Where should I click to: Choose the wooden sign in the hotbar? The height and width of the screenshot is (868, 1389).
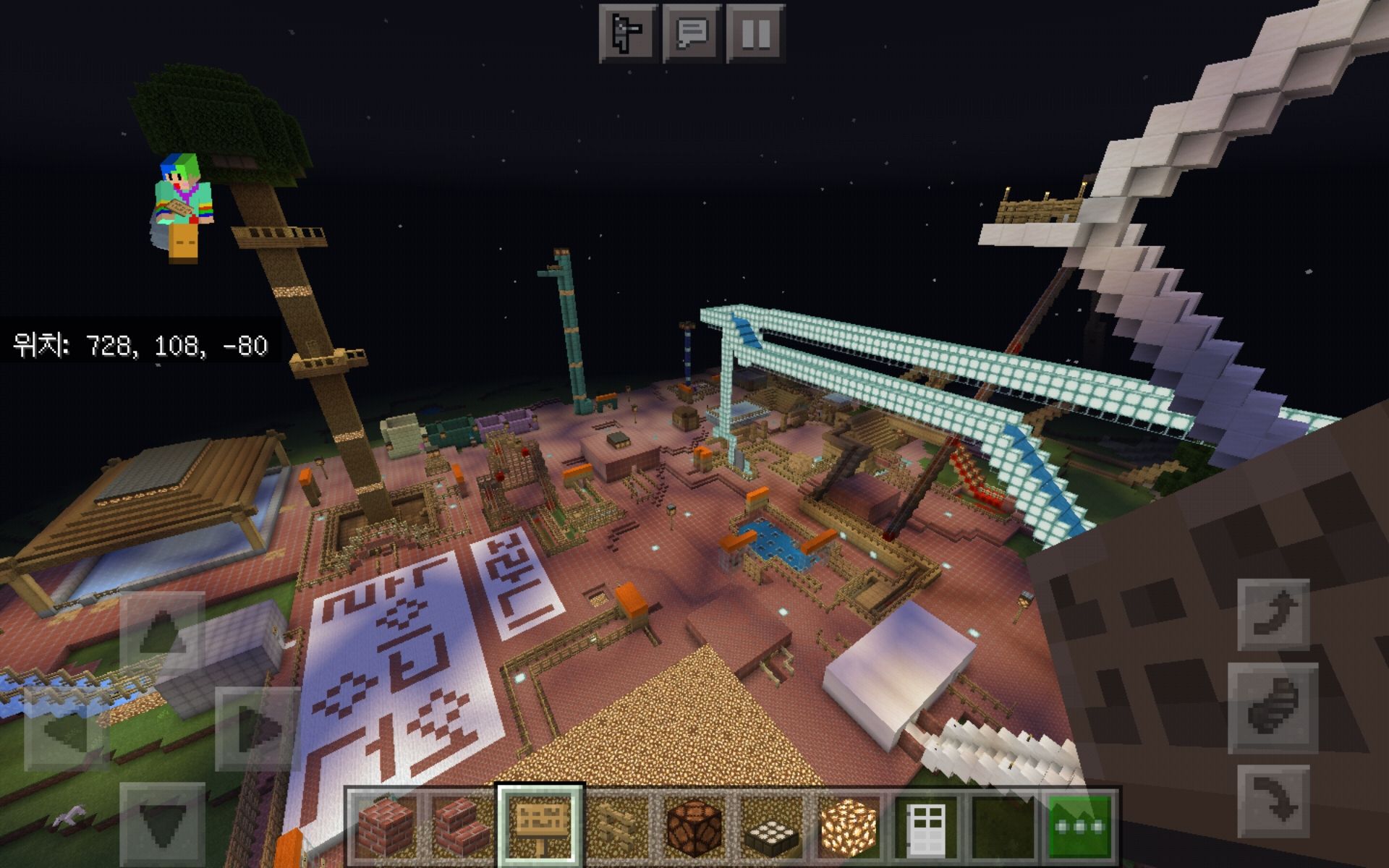click(x=540, y=826)
